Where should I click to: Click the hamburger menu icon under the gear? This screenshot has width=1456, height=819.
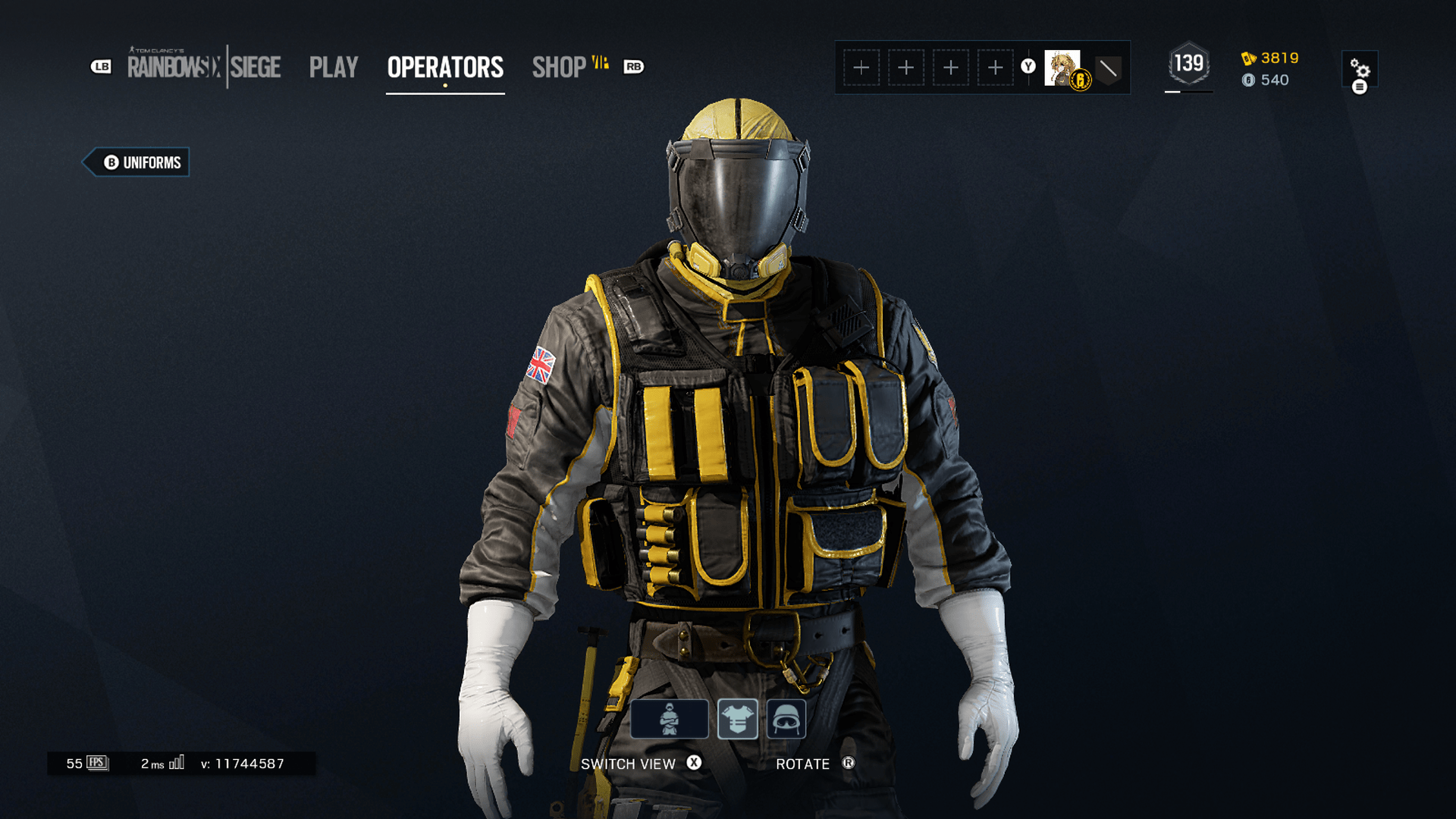click(x=1361, y=86)
